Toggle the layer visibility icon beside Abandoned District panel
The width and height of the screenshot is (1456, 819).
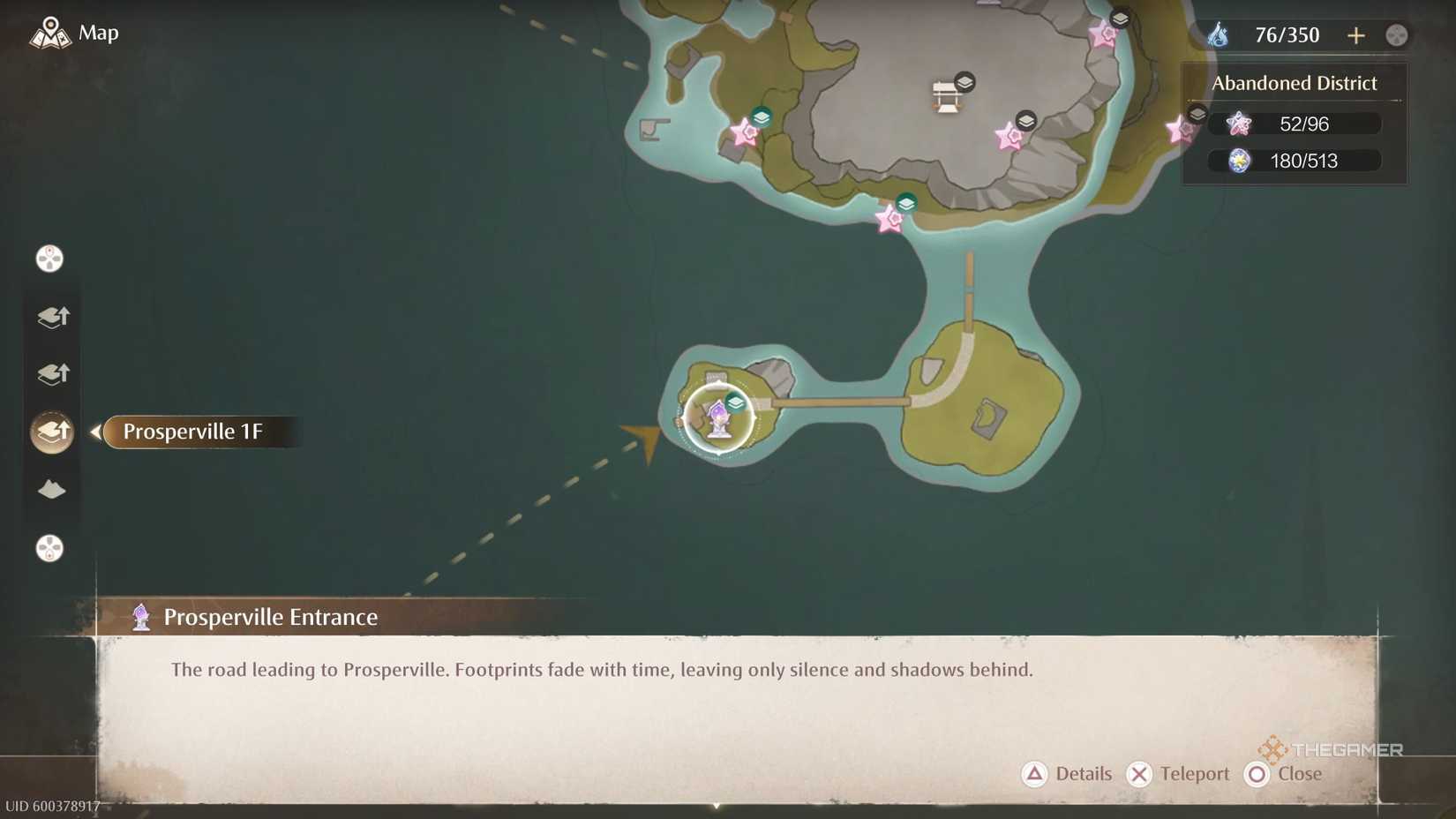point(1197,113)
